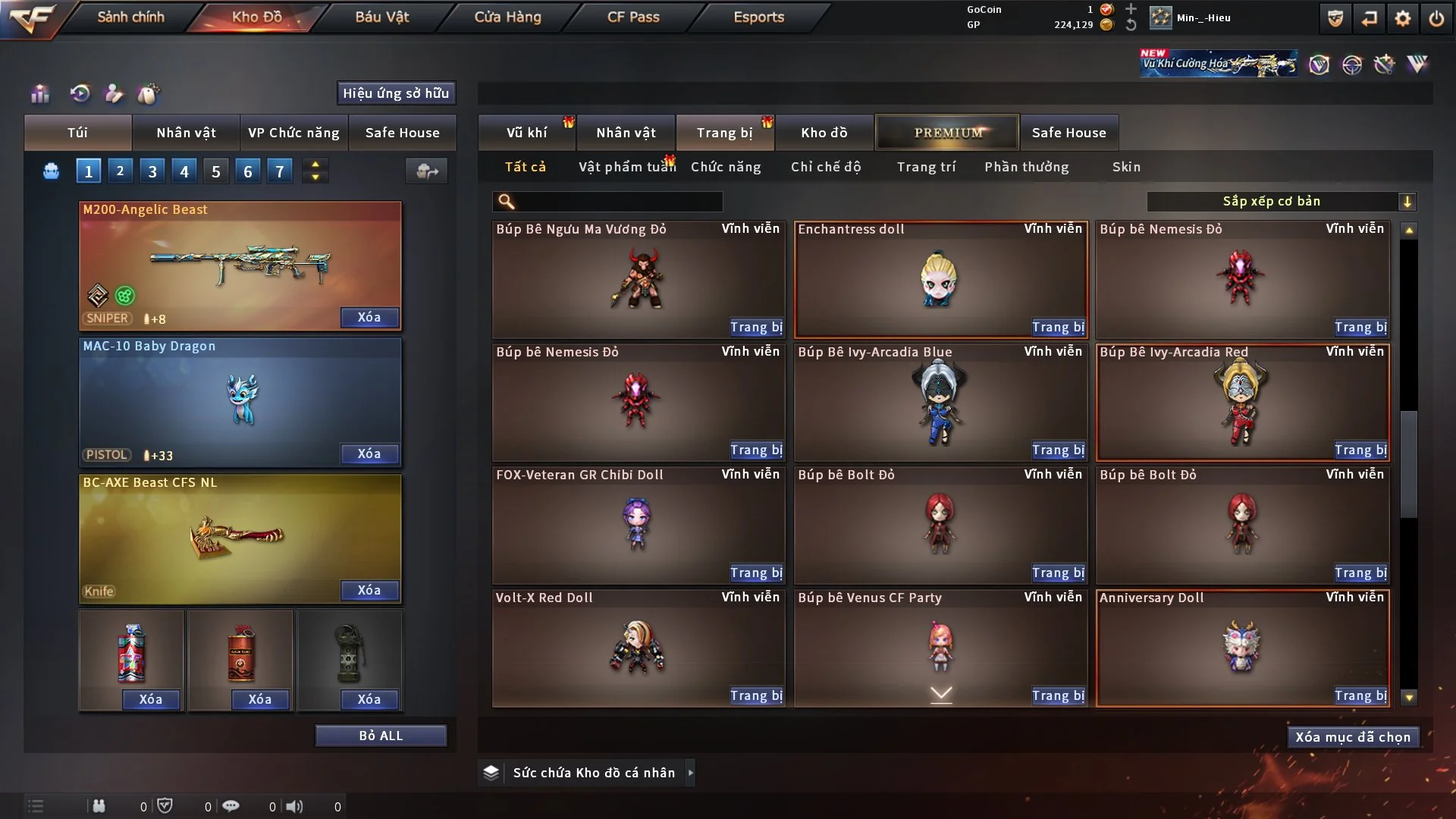Screen dimensions: 1456x819
Task: Switch to the Vũ khí tab
Action: point(526,133)
